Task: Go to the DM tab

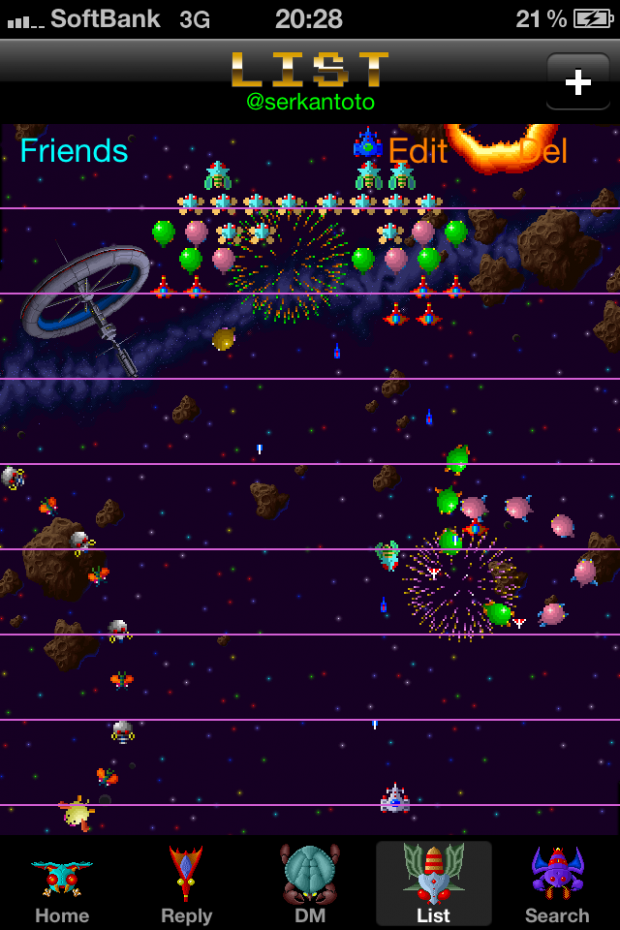Action: pos(310,884)
